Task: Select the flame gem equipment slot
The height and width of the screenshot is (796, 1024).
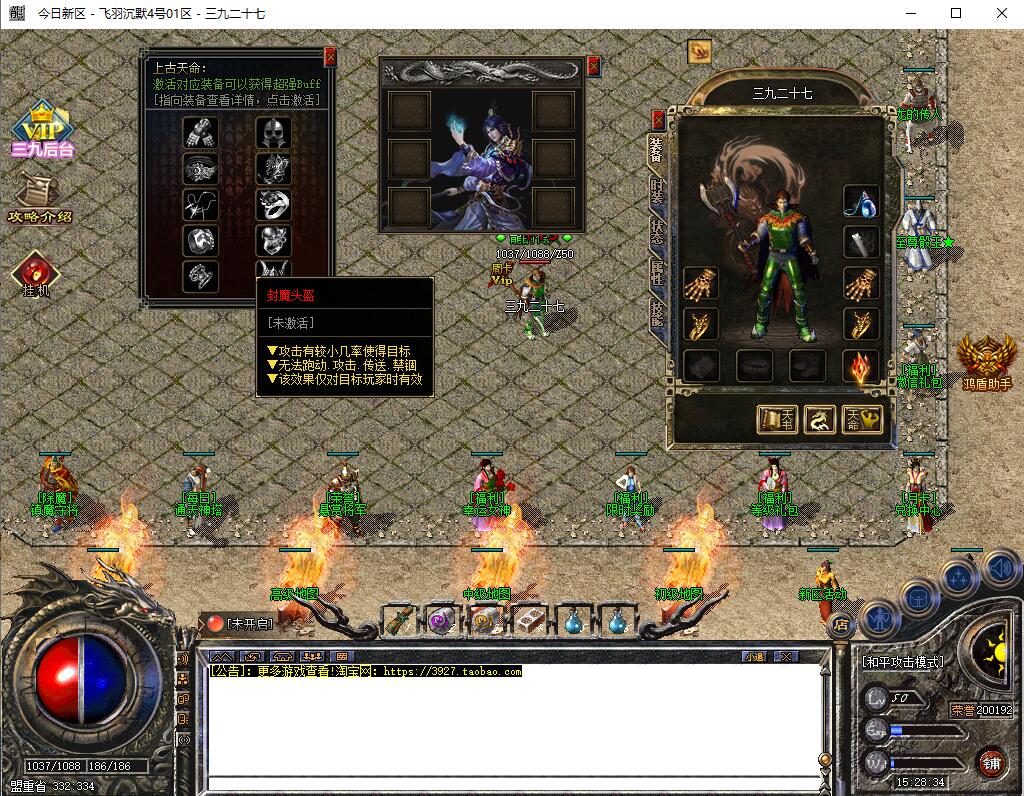Action: click(x=861, y=366)
